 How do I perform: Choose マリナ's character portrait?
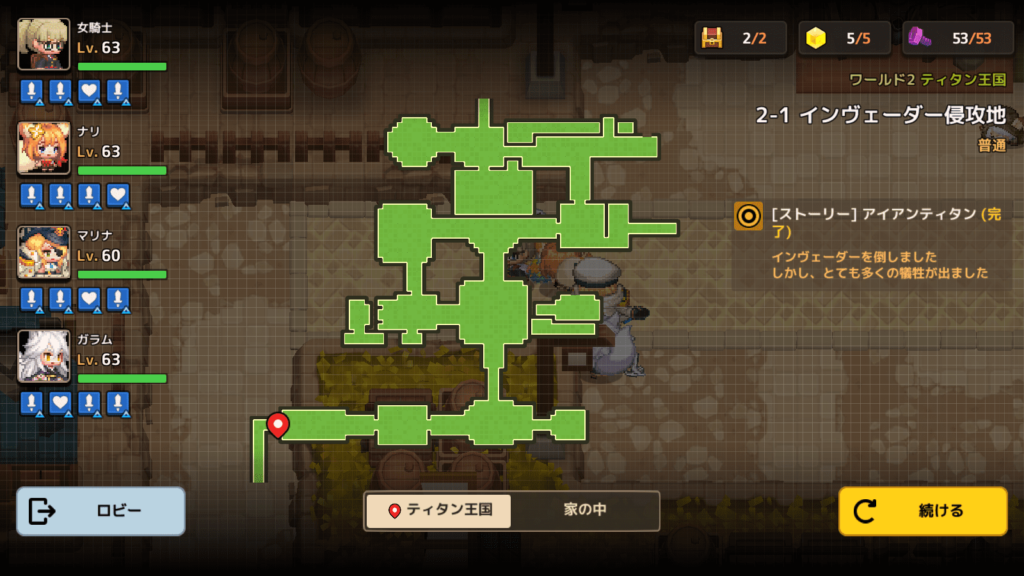[x=44, y=252]
